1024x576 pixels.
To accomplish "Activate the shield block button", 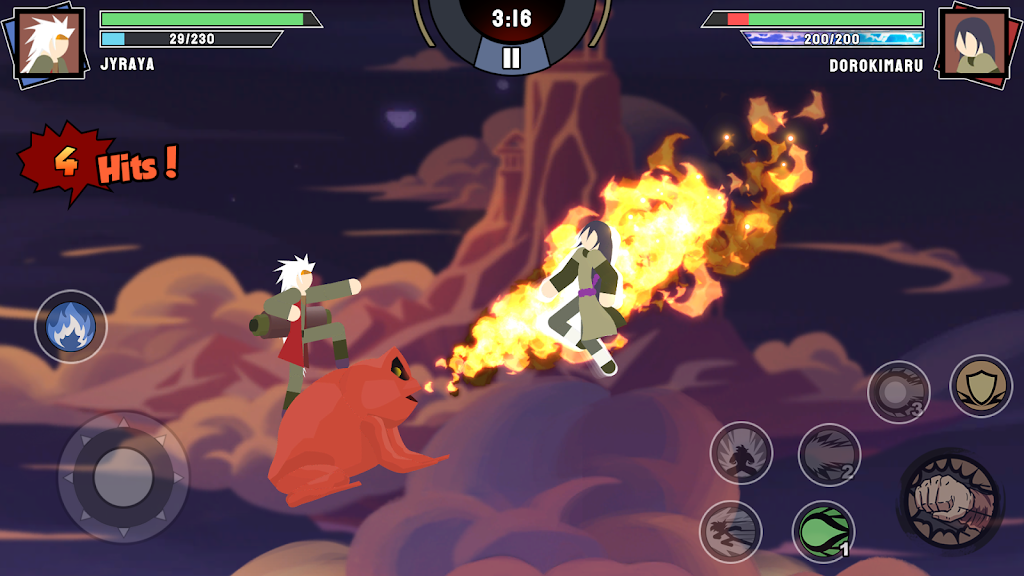I will click(x=980, y=386).
